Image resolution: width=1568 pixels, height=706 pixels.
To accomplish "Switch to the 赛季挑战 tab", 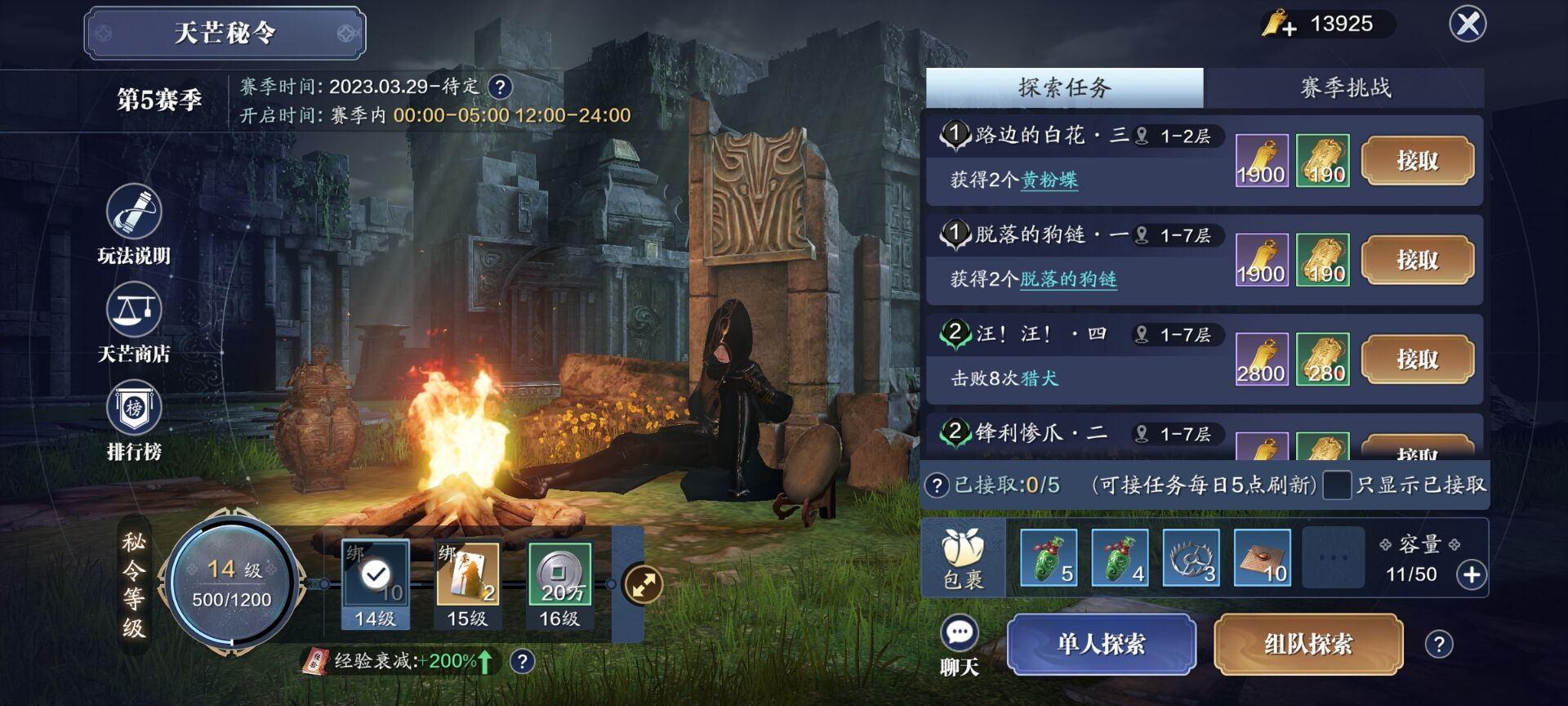I will coord(1344,88).
